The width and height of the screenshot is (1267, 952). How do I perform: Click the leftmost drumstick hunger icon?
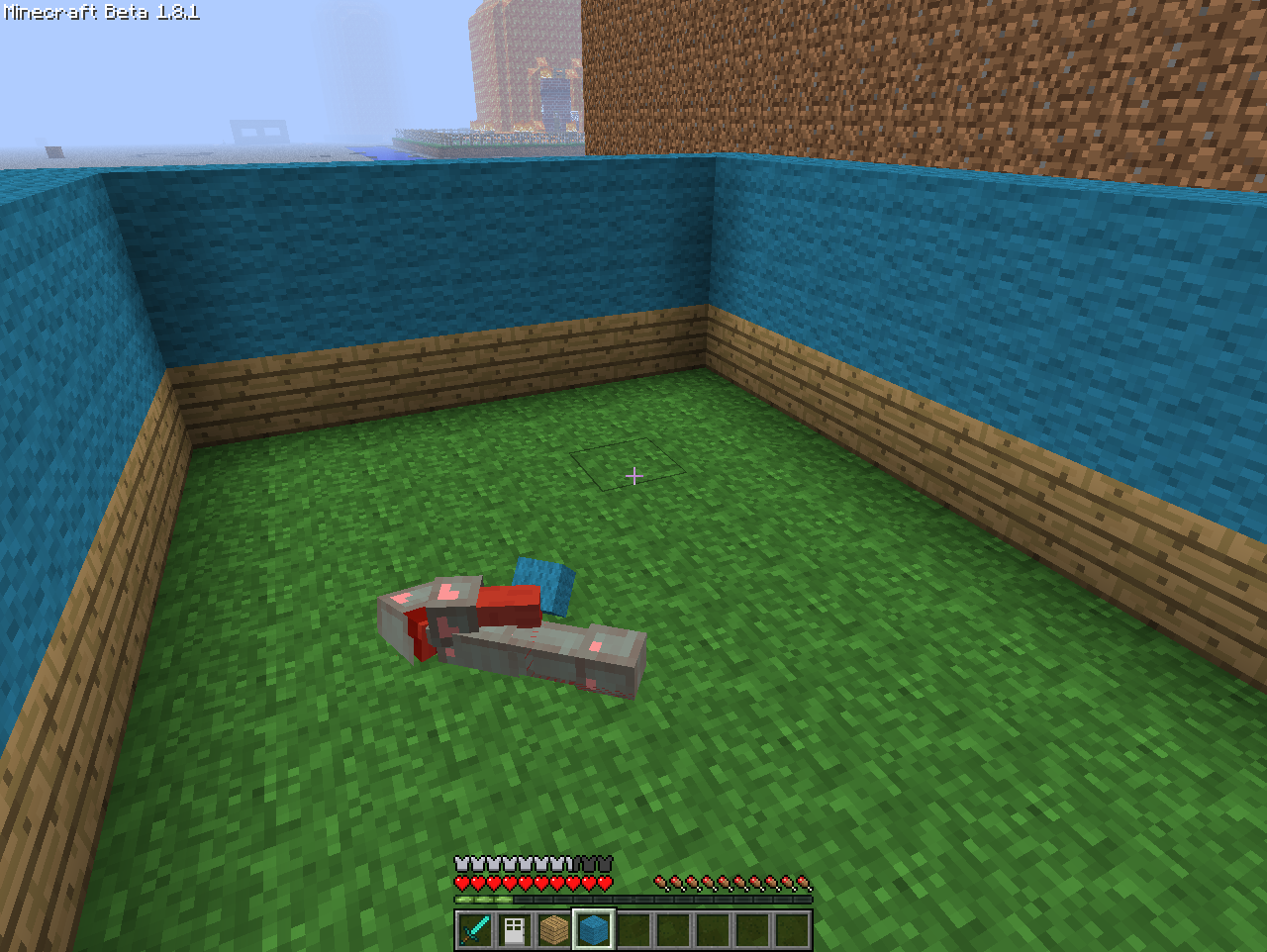660,879
